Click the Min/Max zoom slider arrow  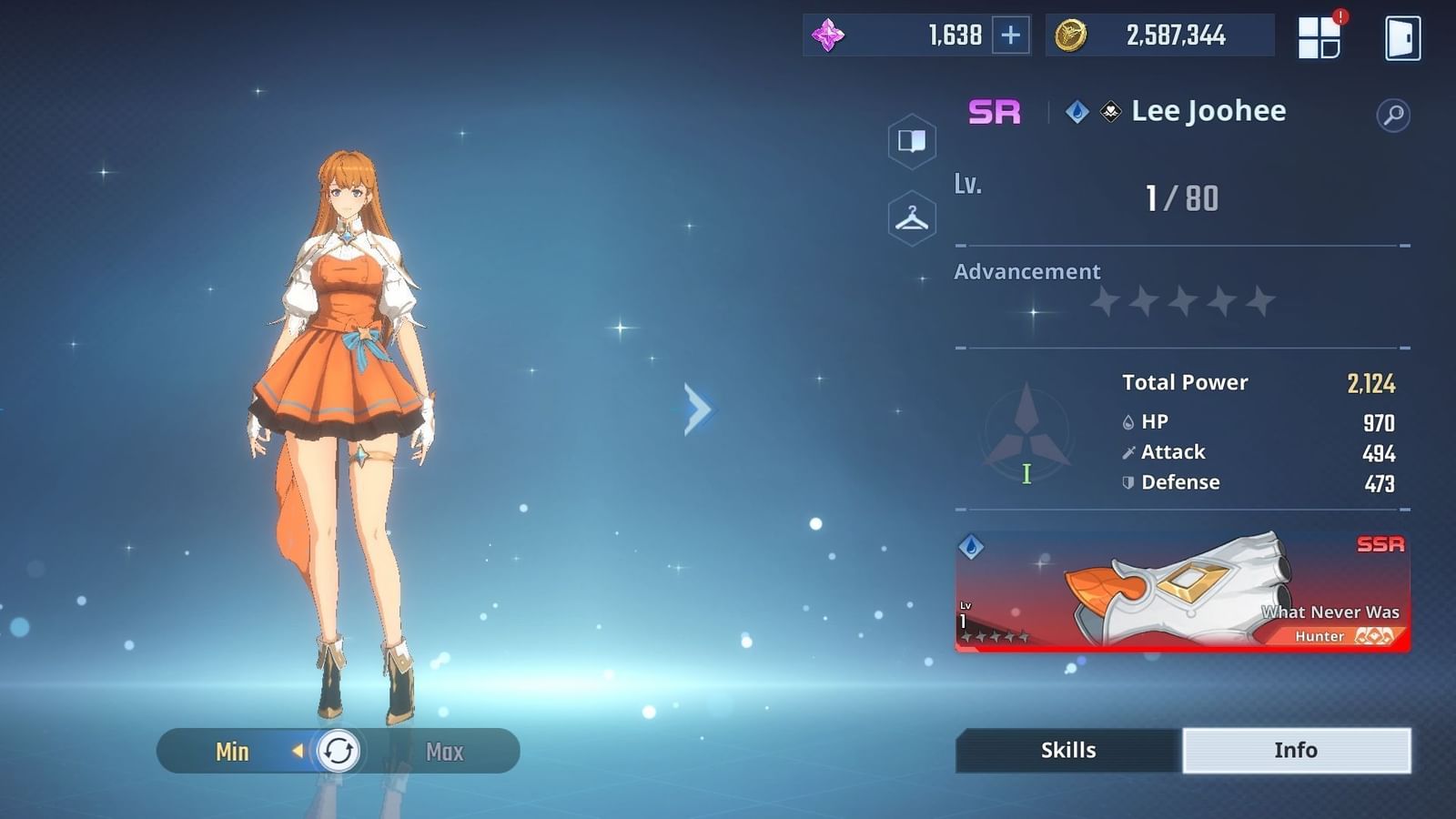point(298,752)
